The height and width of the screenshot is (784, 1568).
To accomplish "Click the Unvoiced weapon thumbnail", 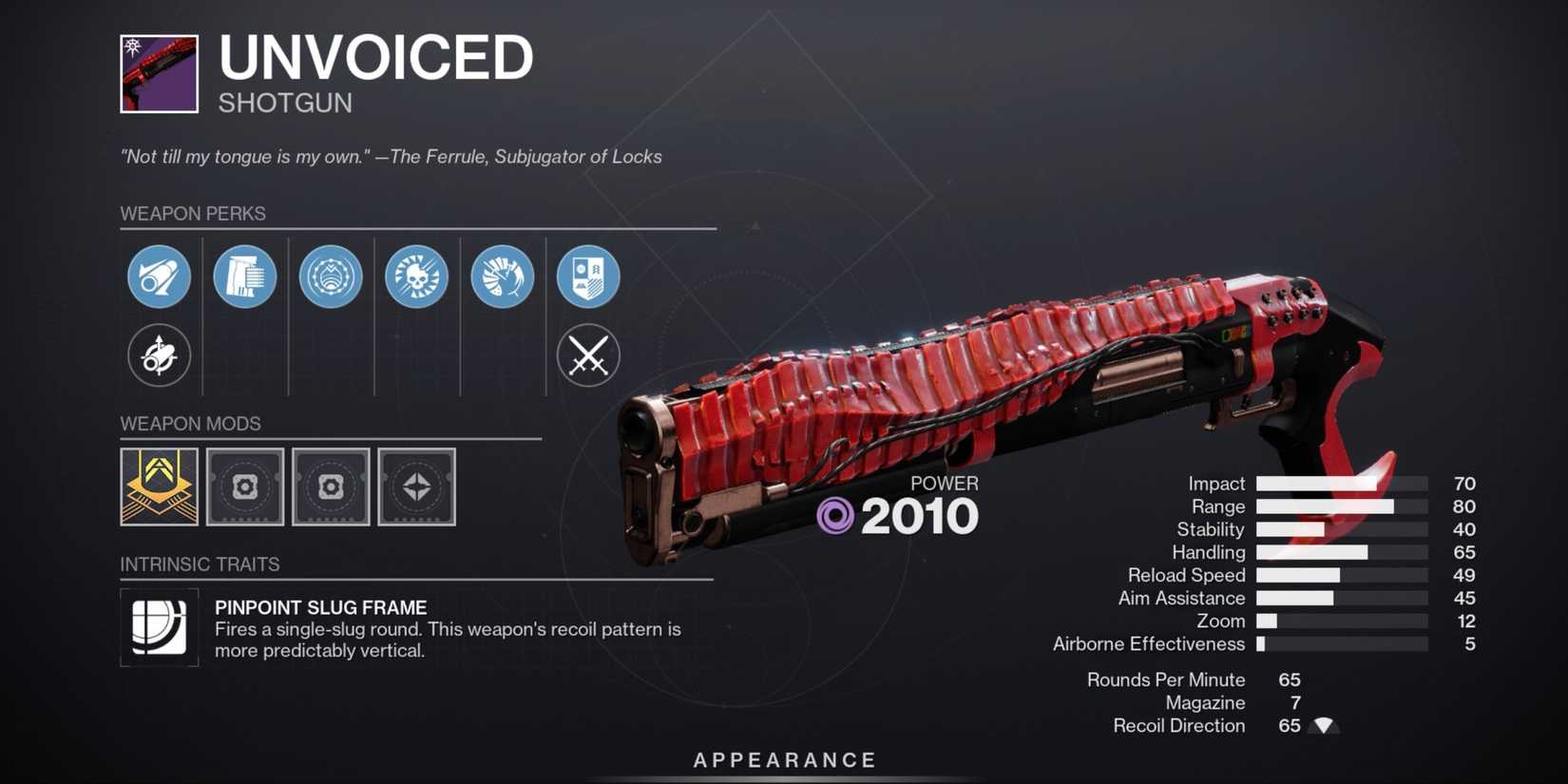I will tap(159, 72).
